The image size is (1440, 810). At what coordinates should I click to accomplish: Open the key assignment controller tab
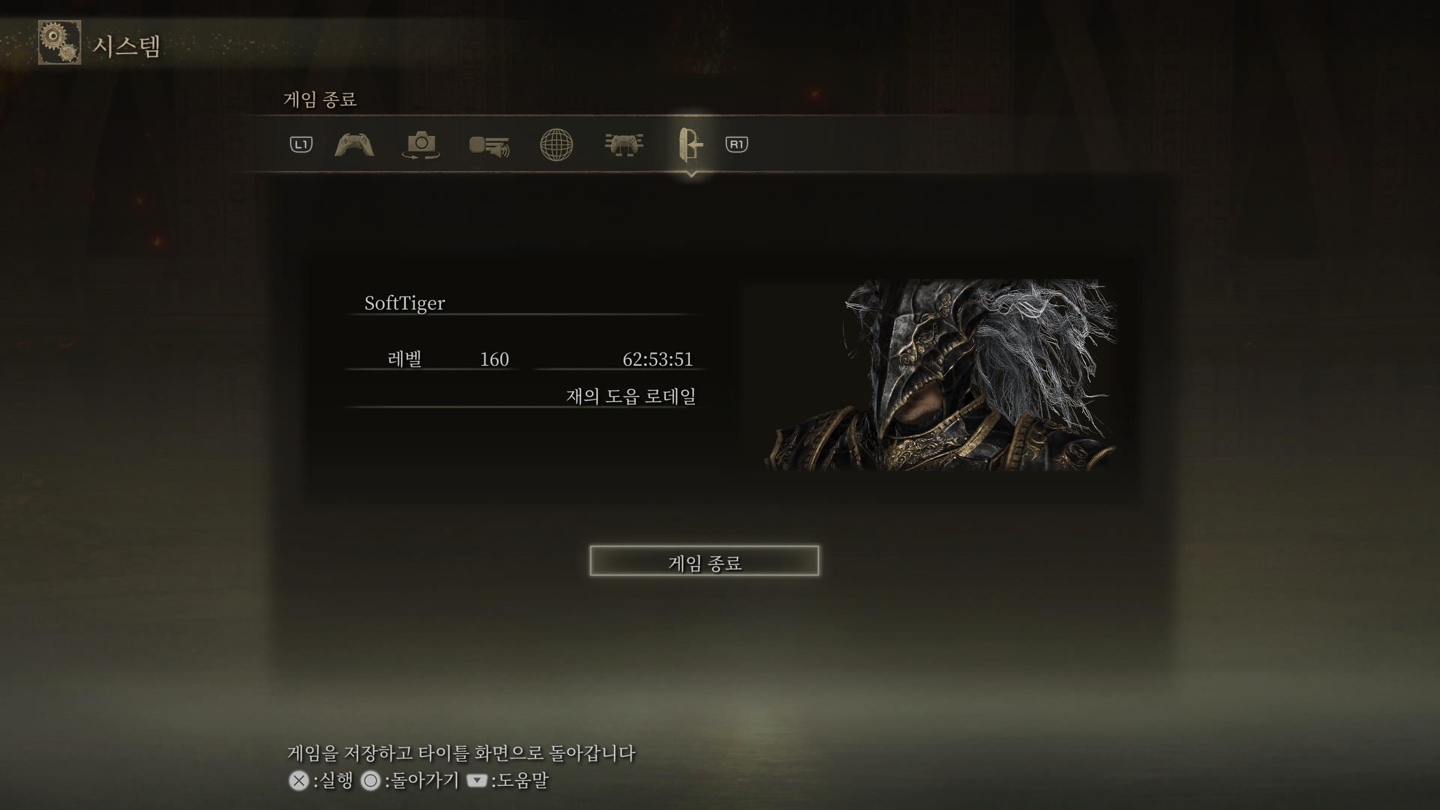click(623, 145)
